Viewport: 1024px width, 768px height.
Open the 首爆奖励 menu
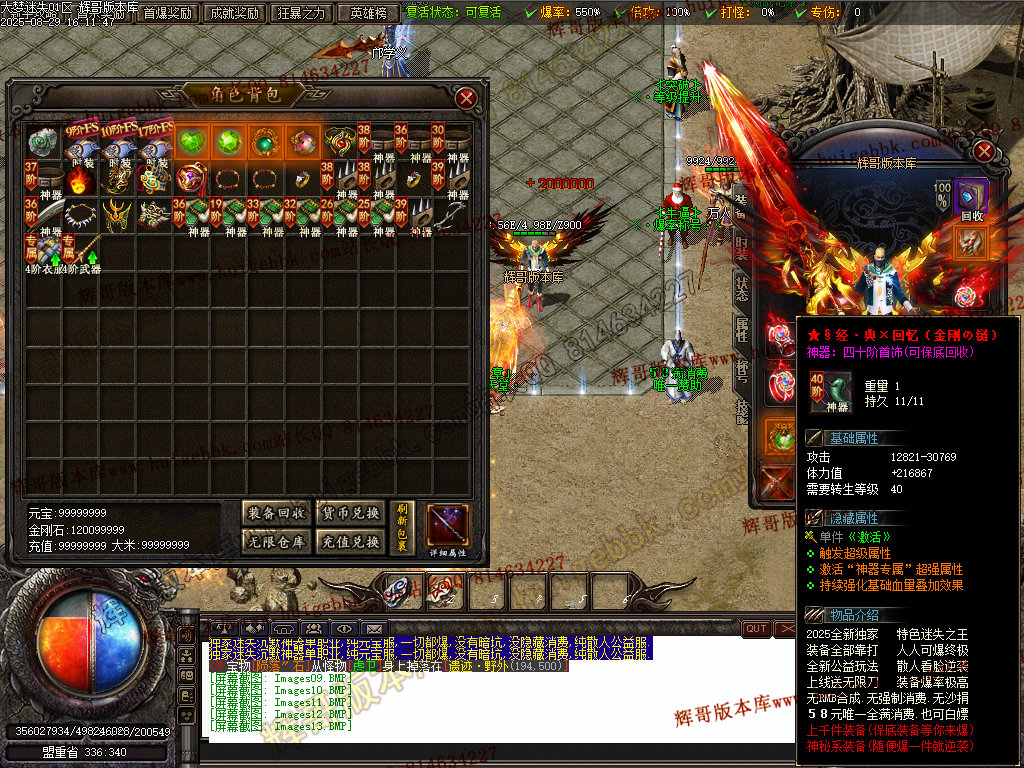click(x=167, y=13)
